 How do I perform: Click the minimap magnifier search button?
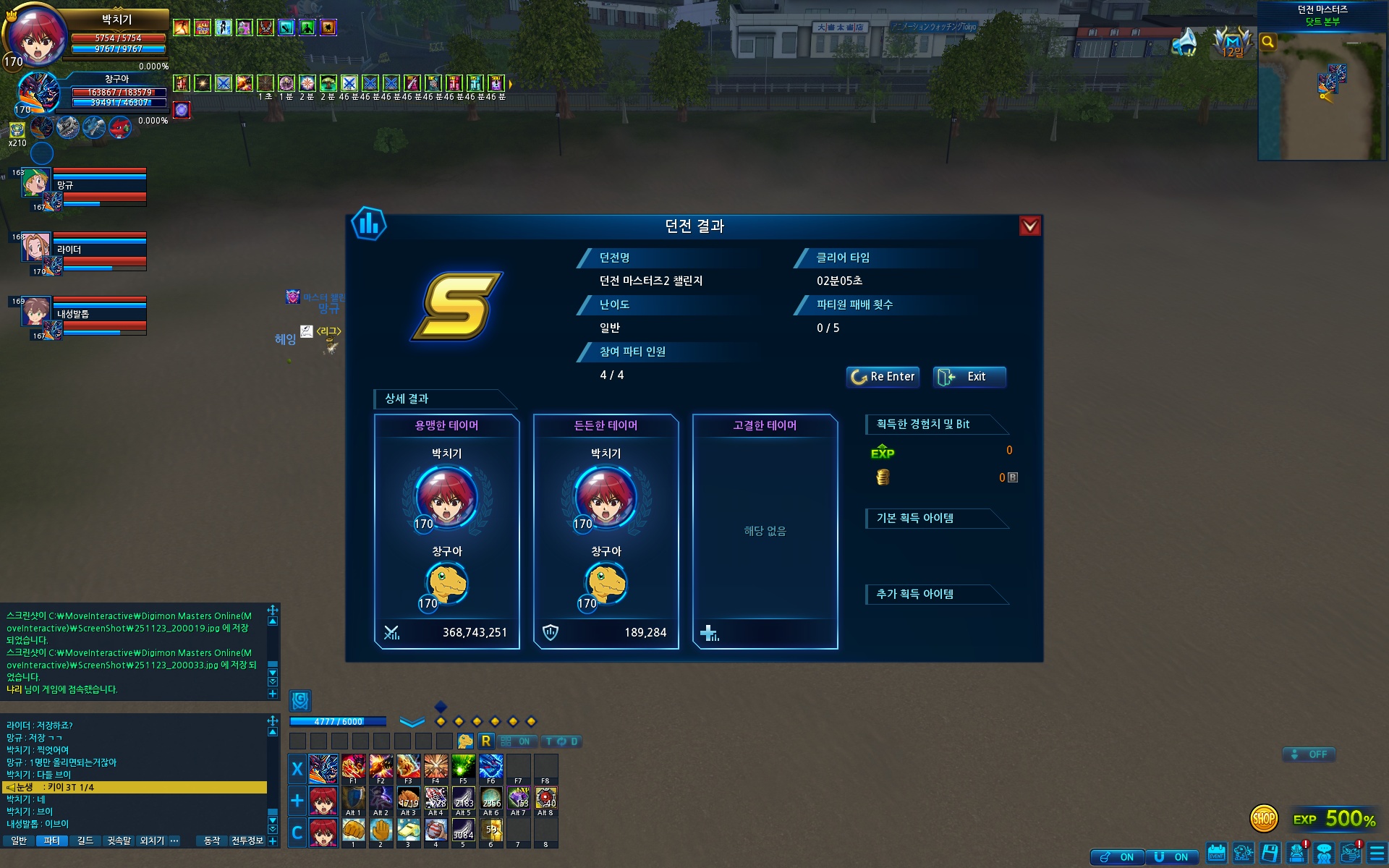pyautogui.click(x=1267, y=42)
